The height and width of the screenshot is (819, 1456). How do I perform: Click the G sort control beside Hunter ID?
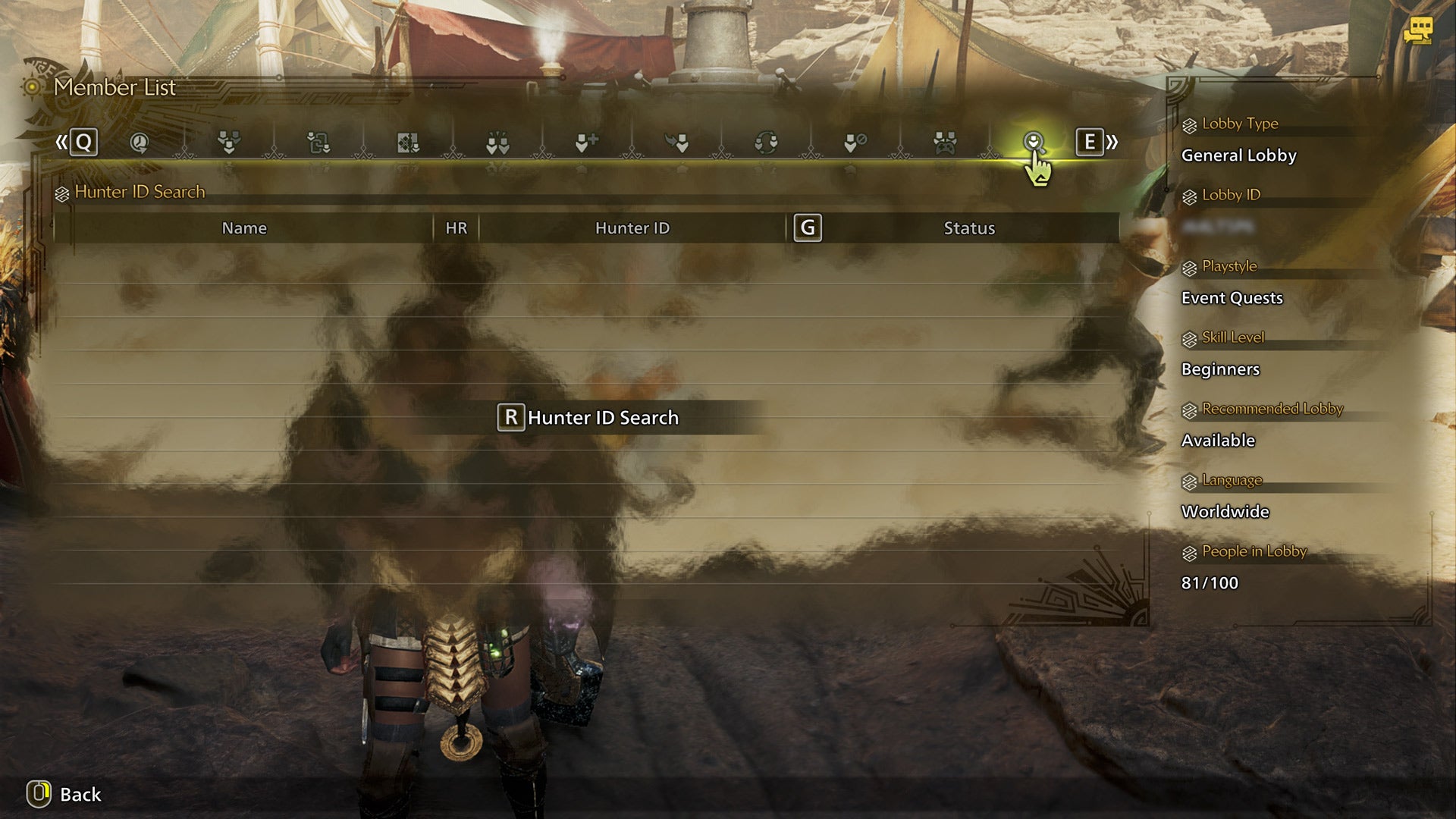click(808, 227)
